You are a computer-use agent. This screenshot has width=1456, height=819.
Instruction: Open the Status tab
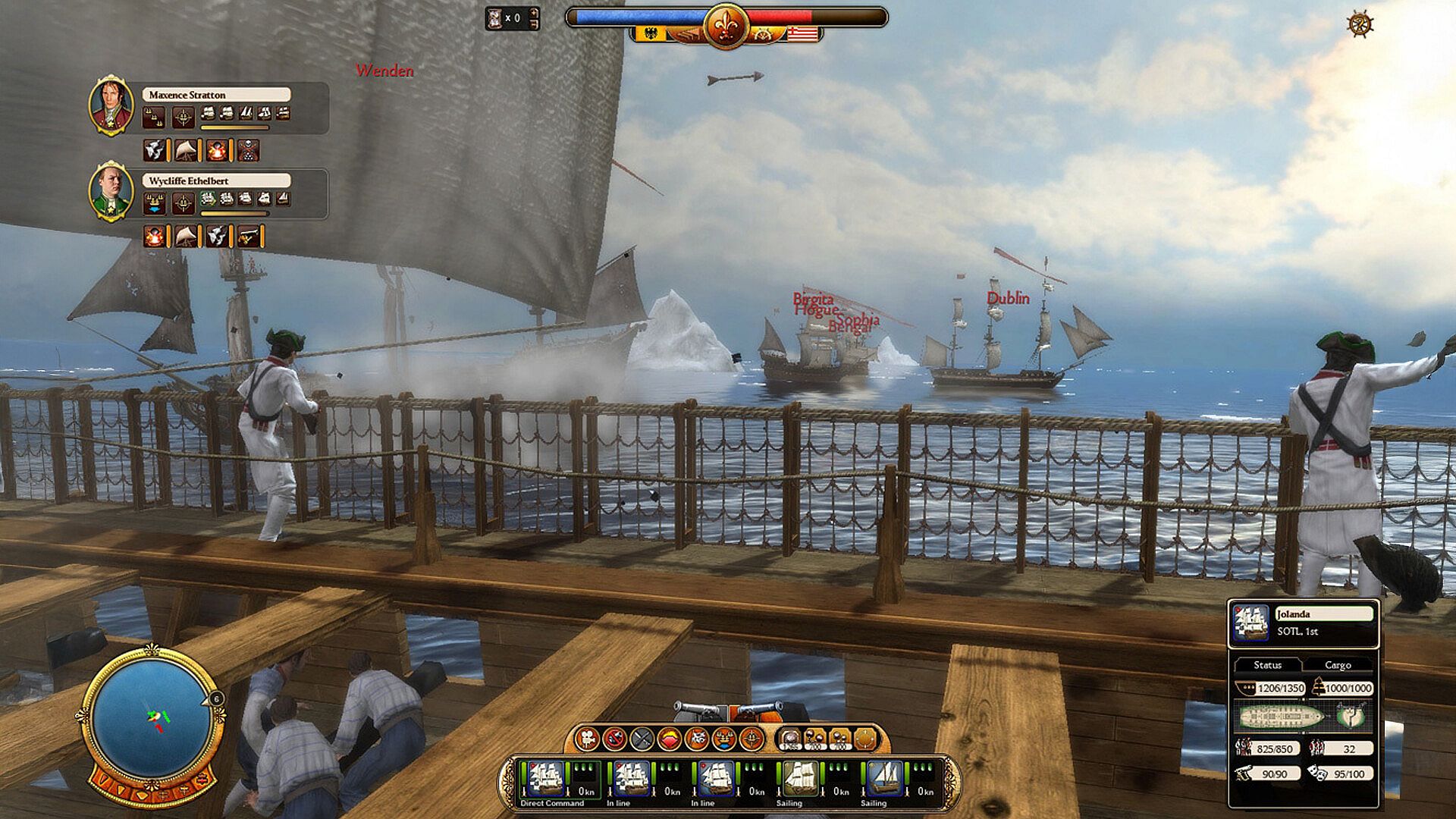pos(1267,665)
